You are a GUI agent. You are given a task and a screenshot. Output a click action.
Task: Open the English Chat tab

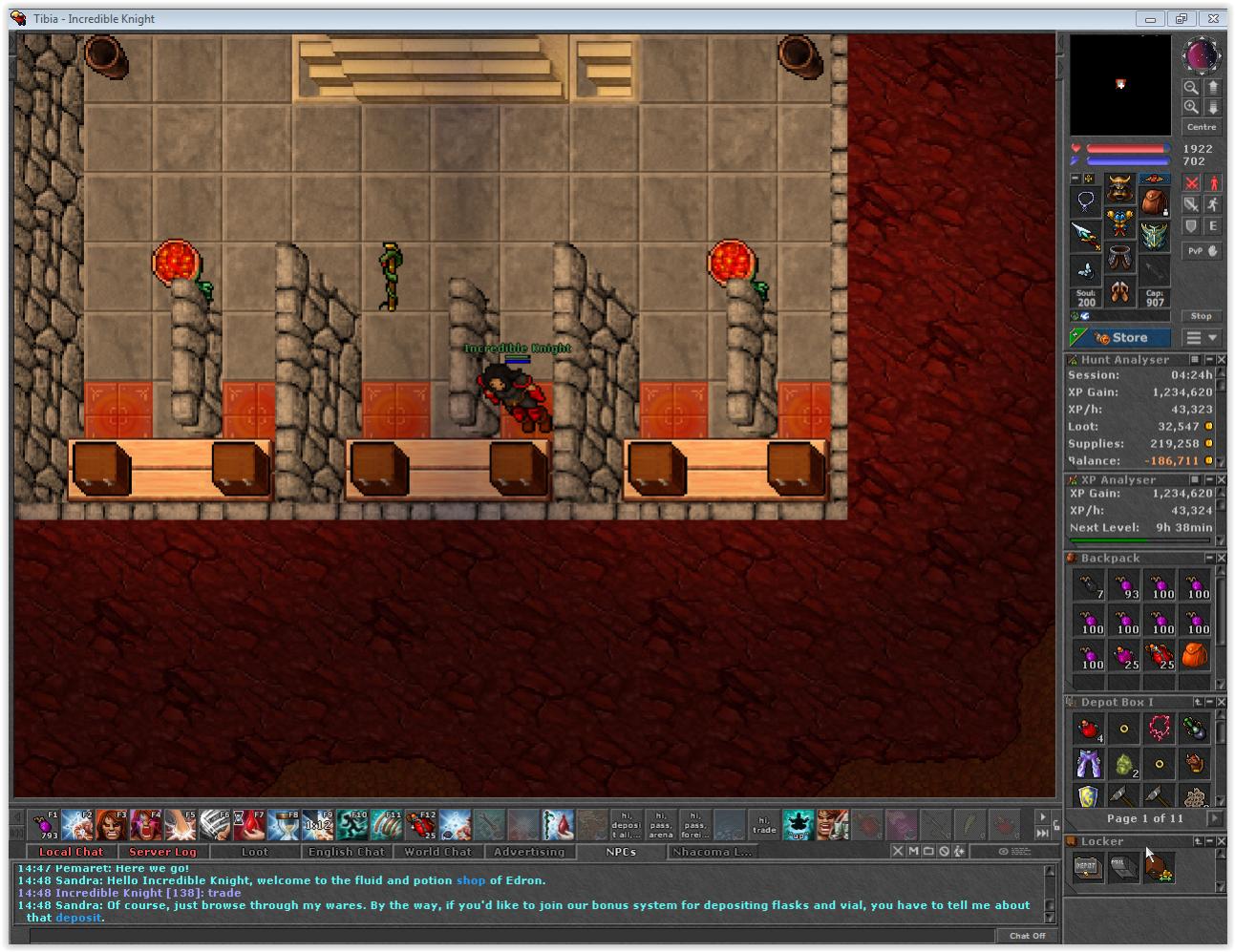(x=346, y=852)
